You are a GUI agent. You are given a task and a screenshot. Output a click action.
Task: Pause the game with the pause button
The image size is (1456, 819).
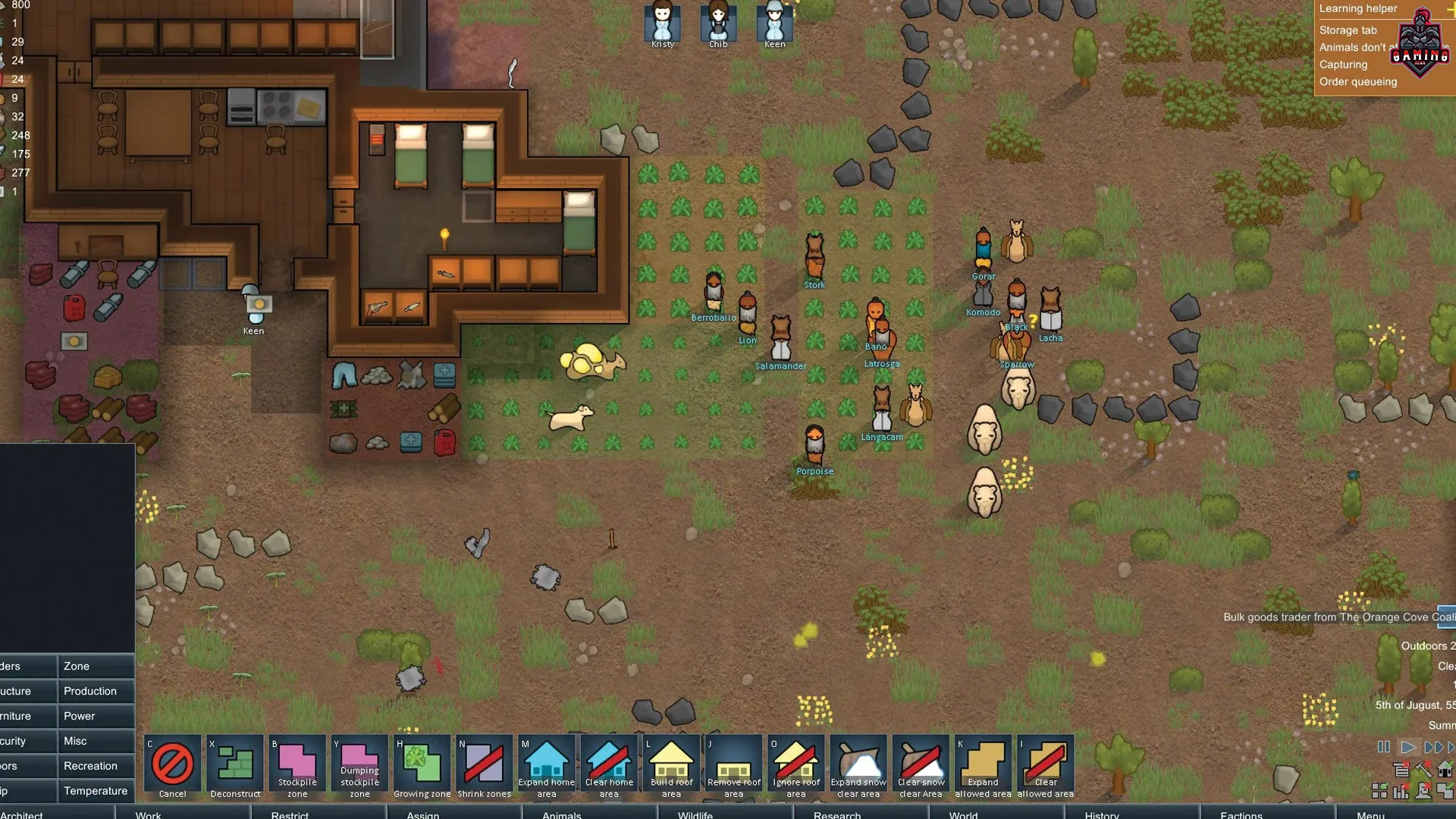[1383, 747]
